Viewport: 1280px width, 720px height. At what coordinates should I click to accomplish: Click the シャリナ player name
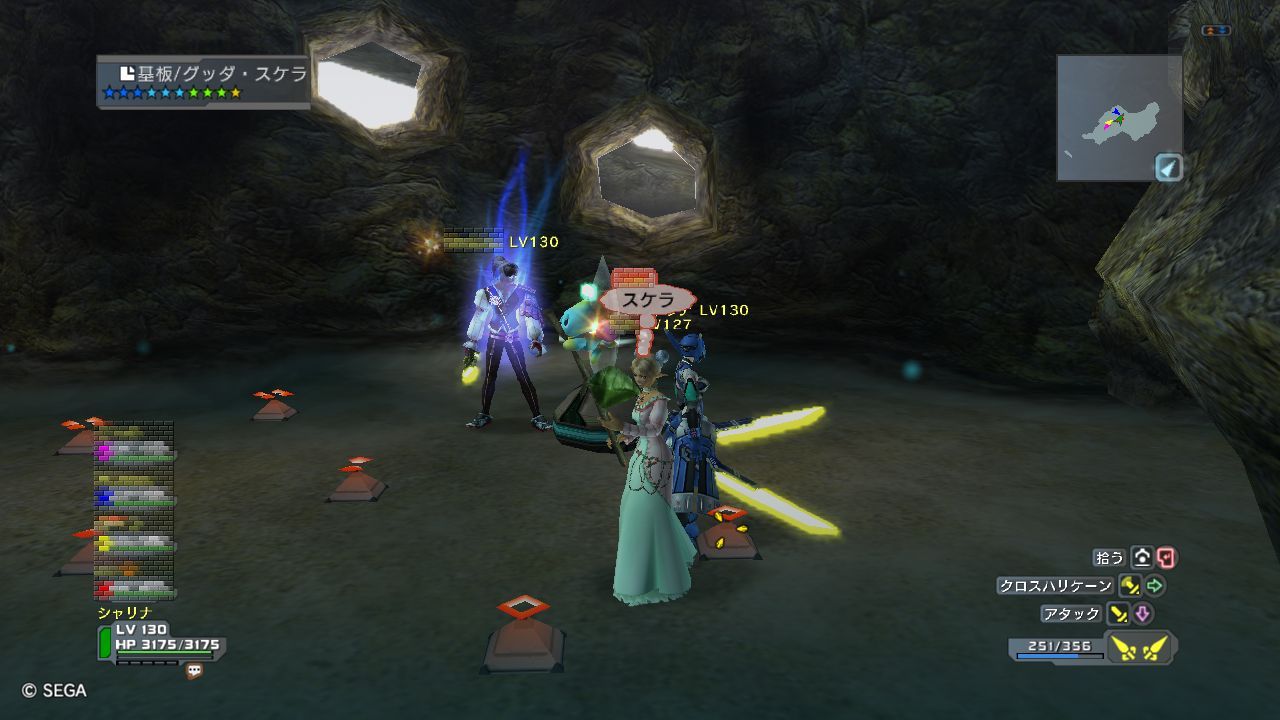point(124,612)
